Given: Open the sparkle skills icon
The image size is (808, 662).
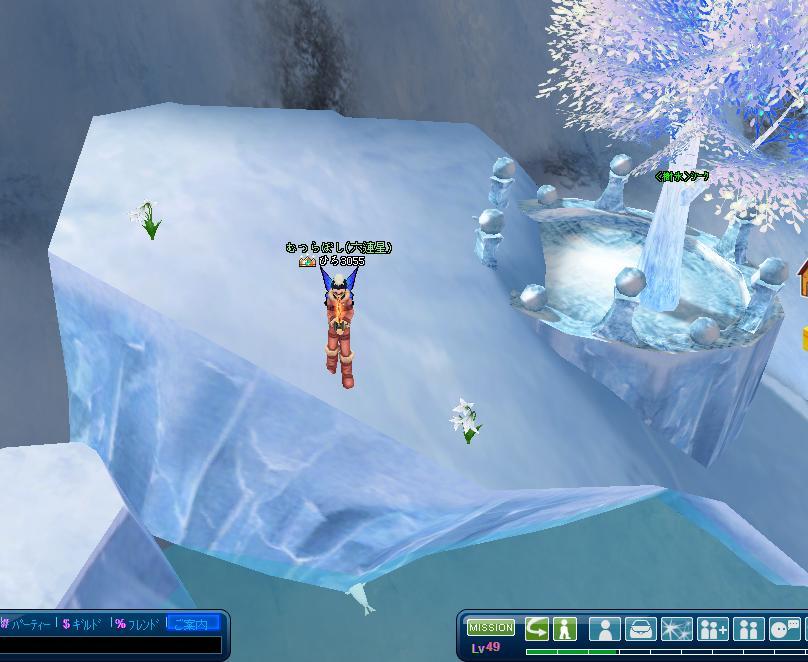Looking at the screenshot, I should tap(677, 629).
